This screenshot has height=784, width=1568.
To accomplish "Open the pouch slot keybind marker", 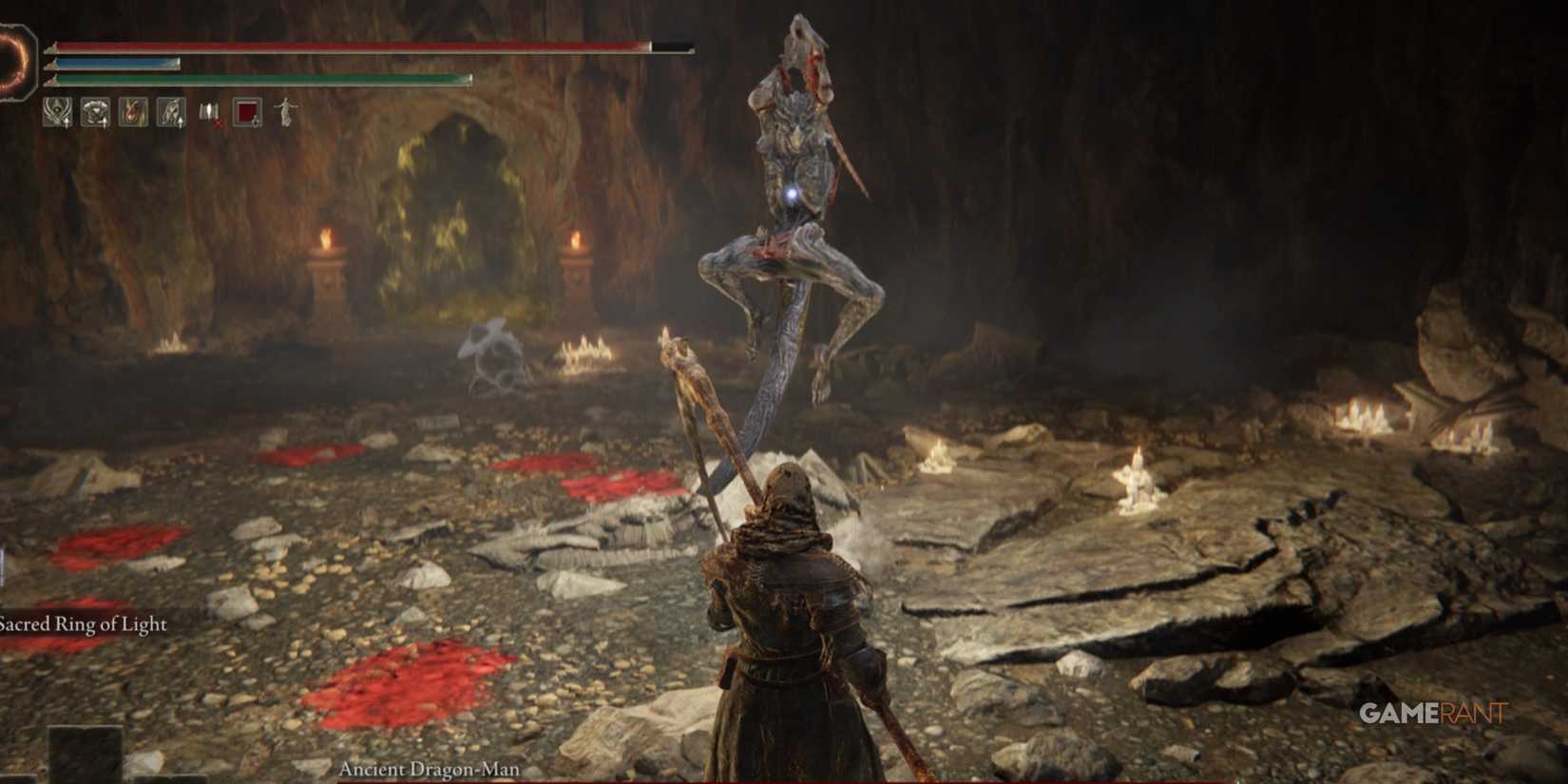I will coord(255,124).
